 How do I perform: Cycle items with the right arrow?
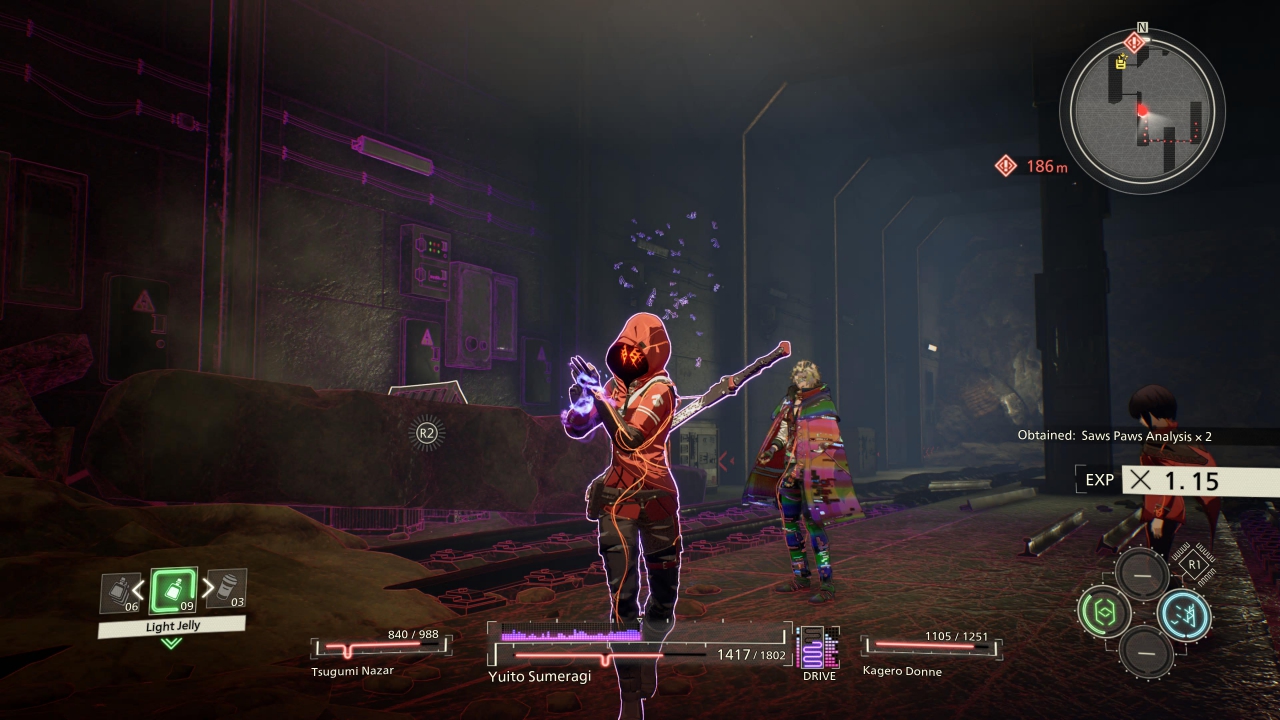point(208,588)
